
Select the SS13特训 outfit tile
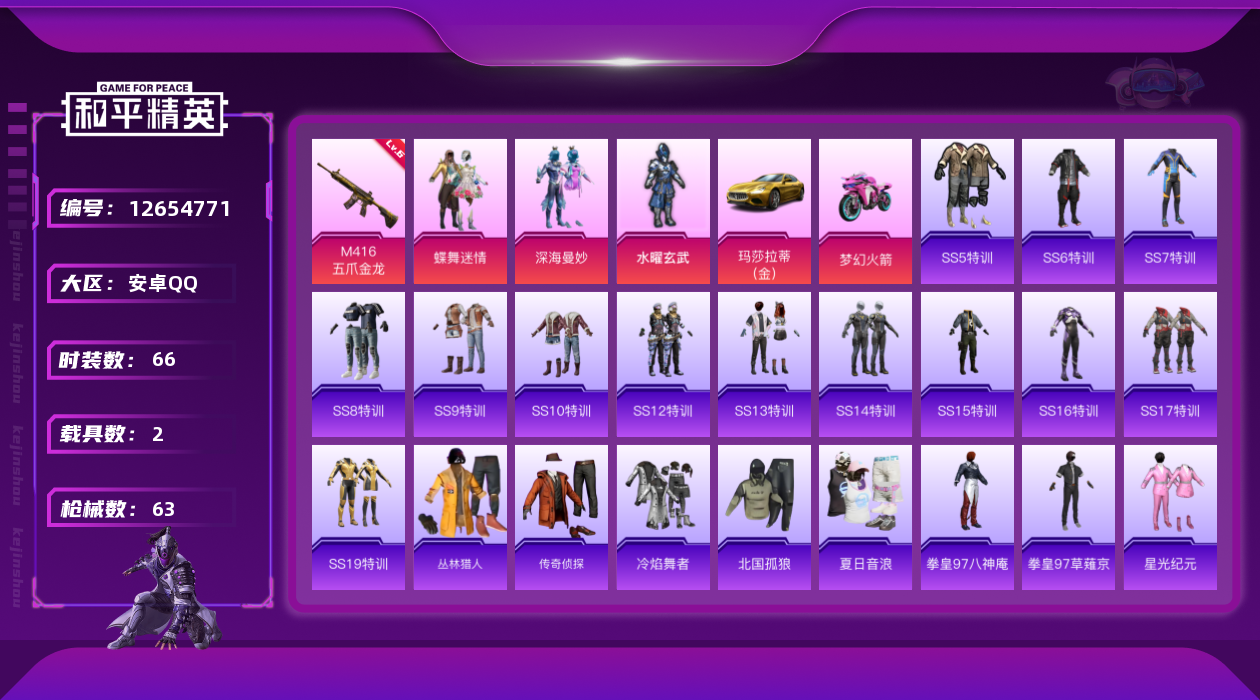[764, 364]
